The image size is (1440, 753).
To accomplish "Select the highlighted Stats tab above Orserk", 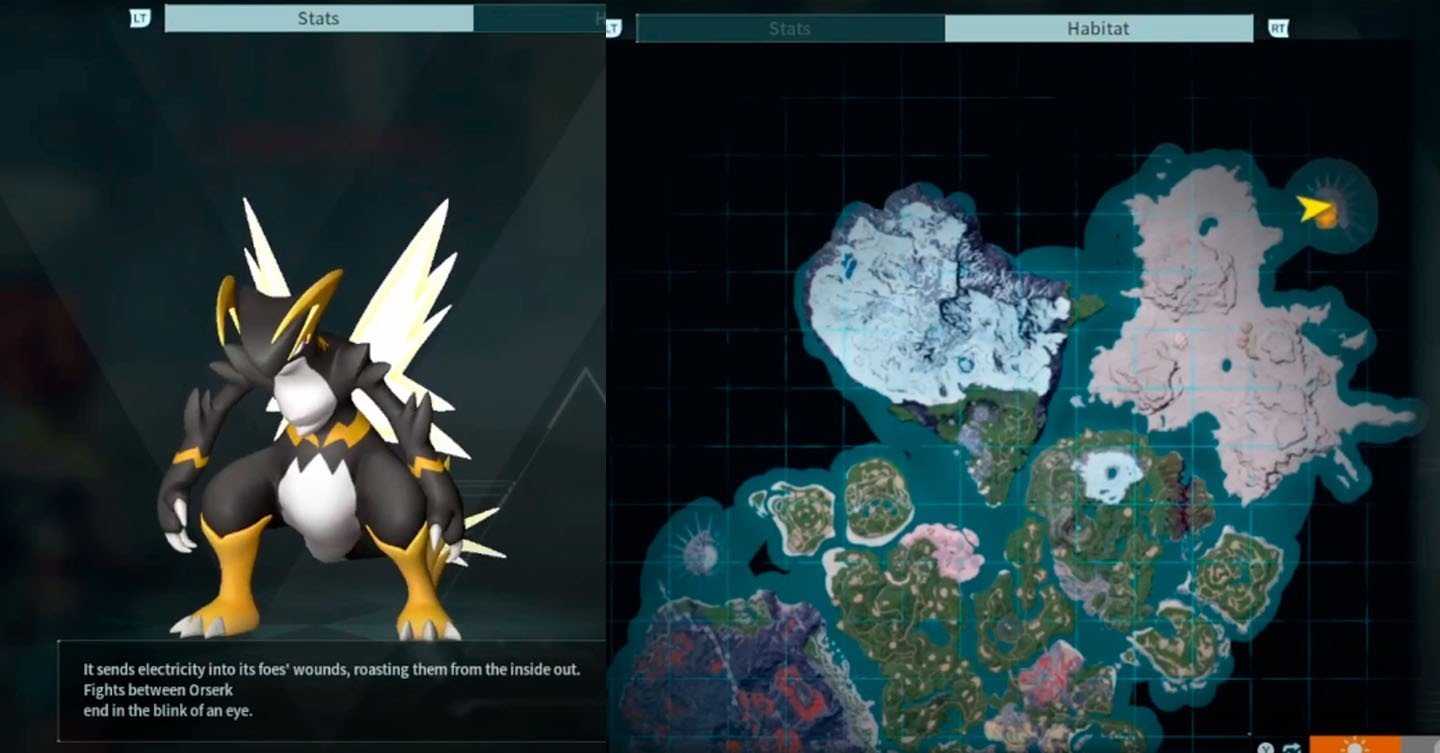I will (x=318, y=18).
